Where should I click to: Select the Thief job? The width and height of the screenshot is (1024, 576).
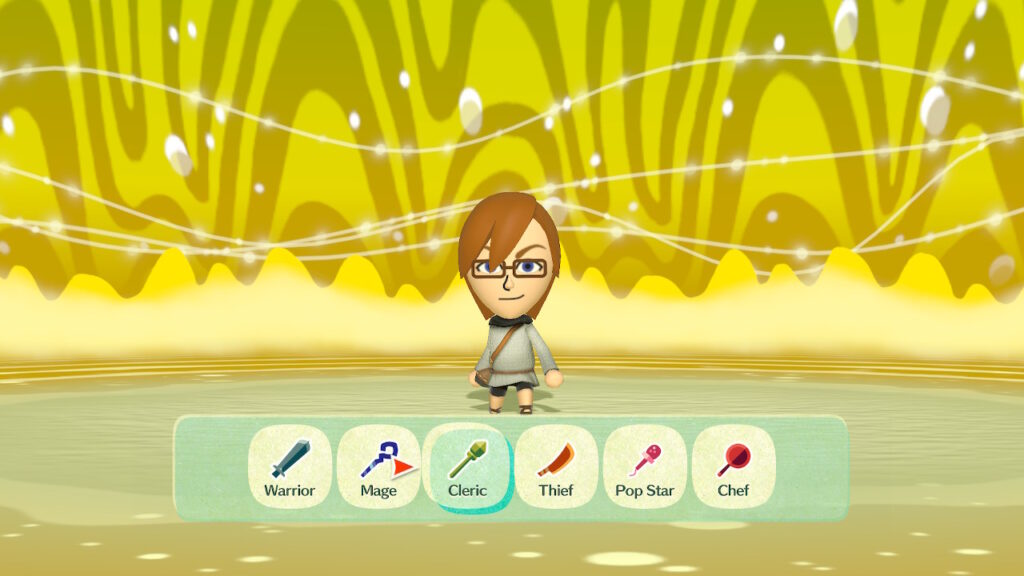[x=556, y=467]
